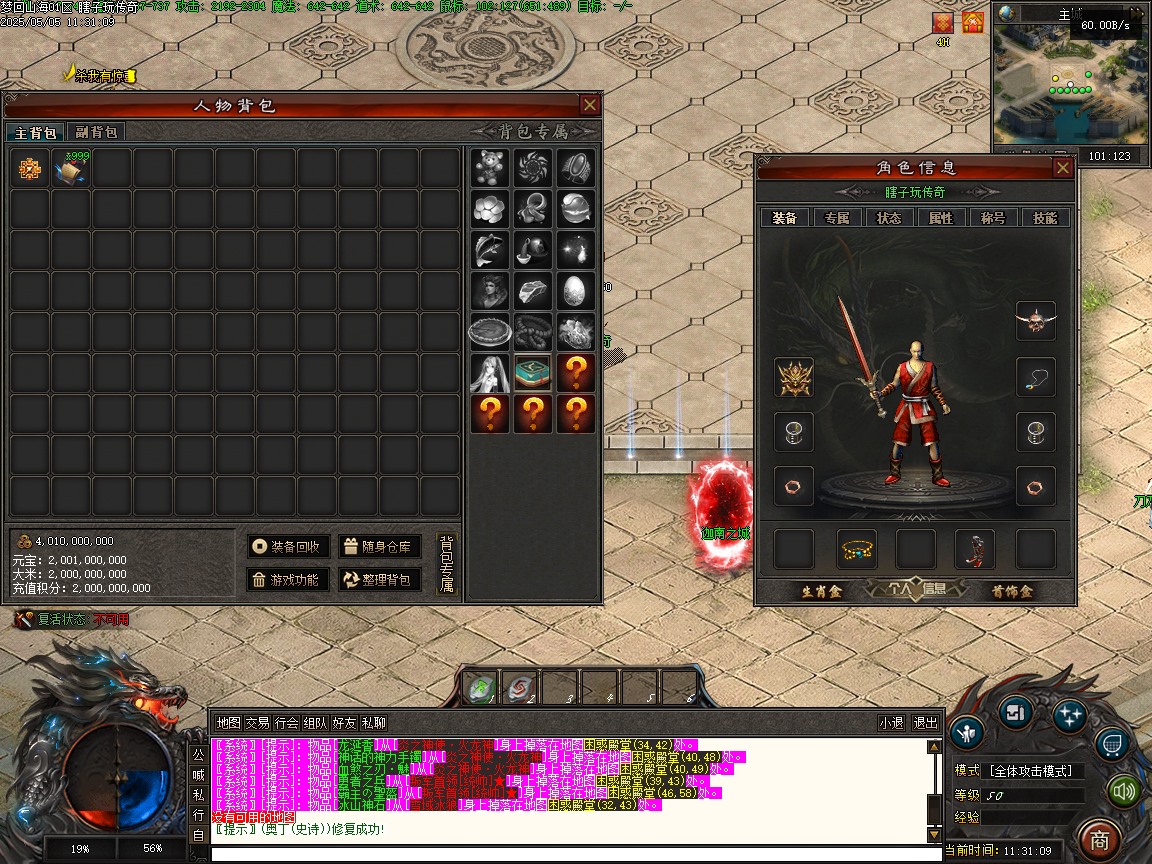Sort the bag with 整理背包
Viewport: 1152px width, 864px height.
[x=379, y=579]
